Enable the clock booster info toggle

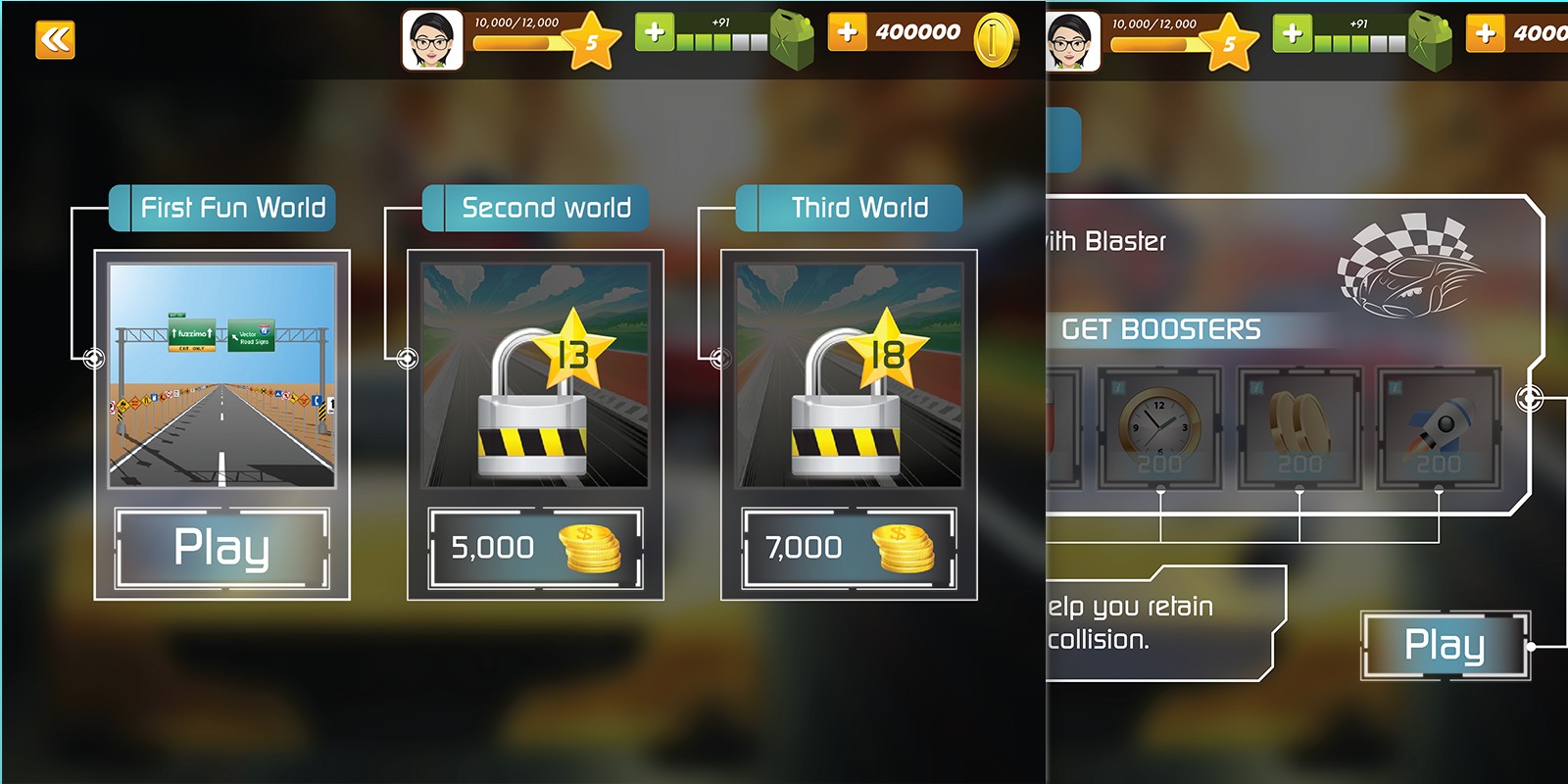click(1118, 387)
